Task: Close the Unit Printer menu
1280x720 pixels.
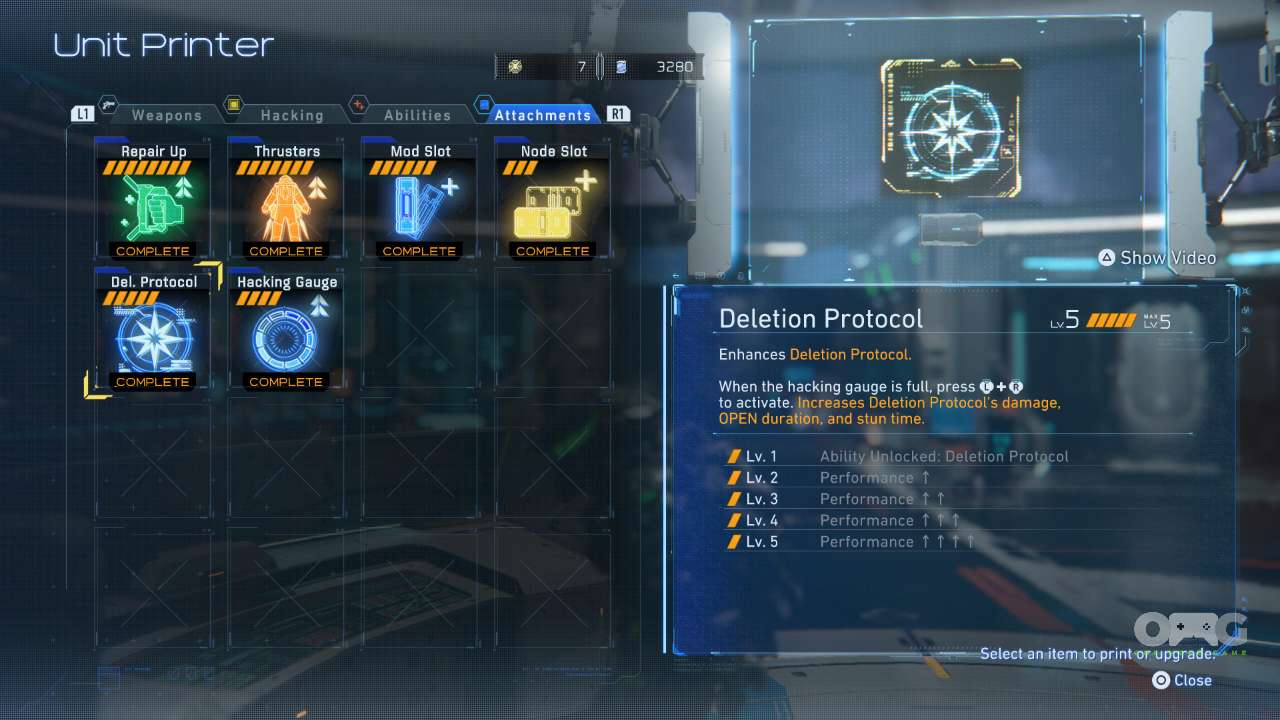Action: (x=1182, y=680)
